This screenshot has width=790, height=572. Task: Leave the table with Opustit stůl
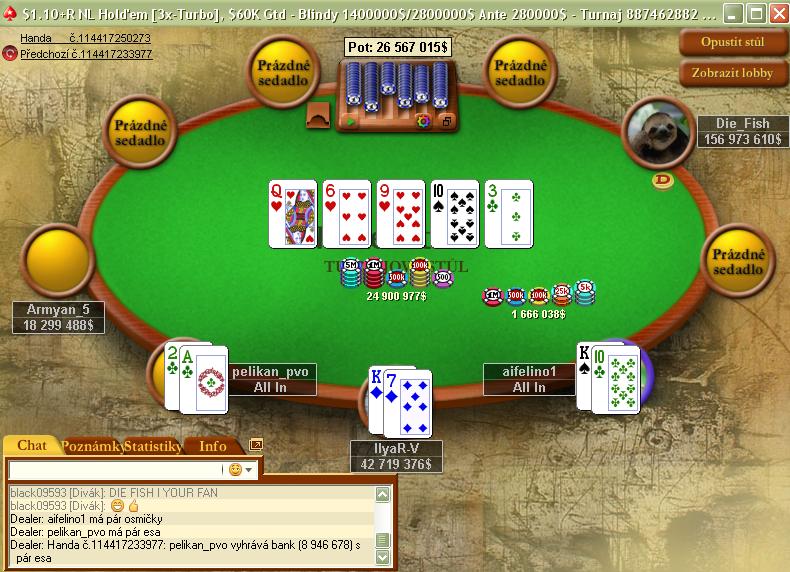(x=734, y=43)
